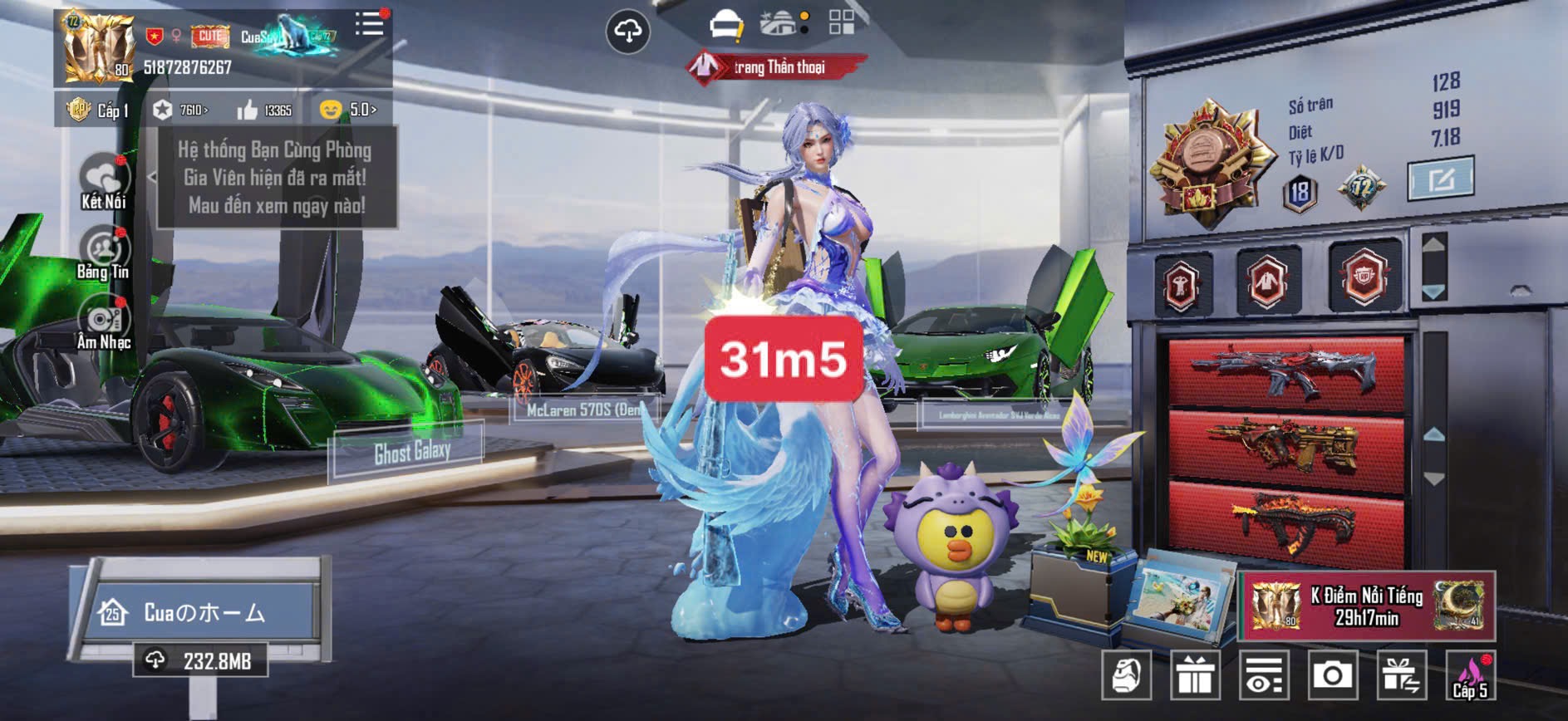Open the Cuaのホーム home sign
This screenshot has width=1568, height=721.
point(202,613)
